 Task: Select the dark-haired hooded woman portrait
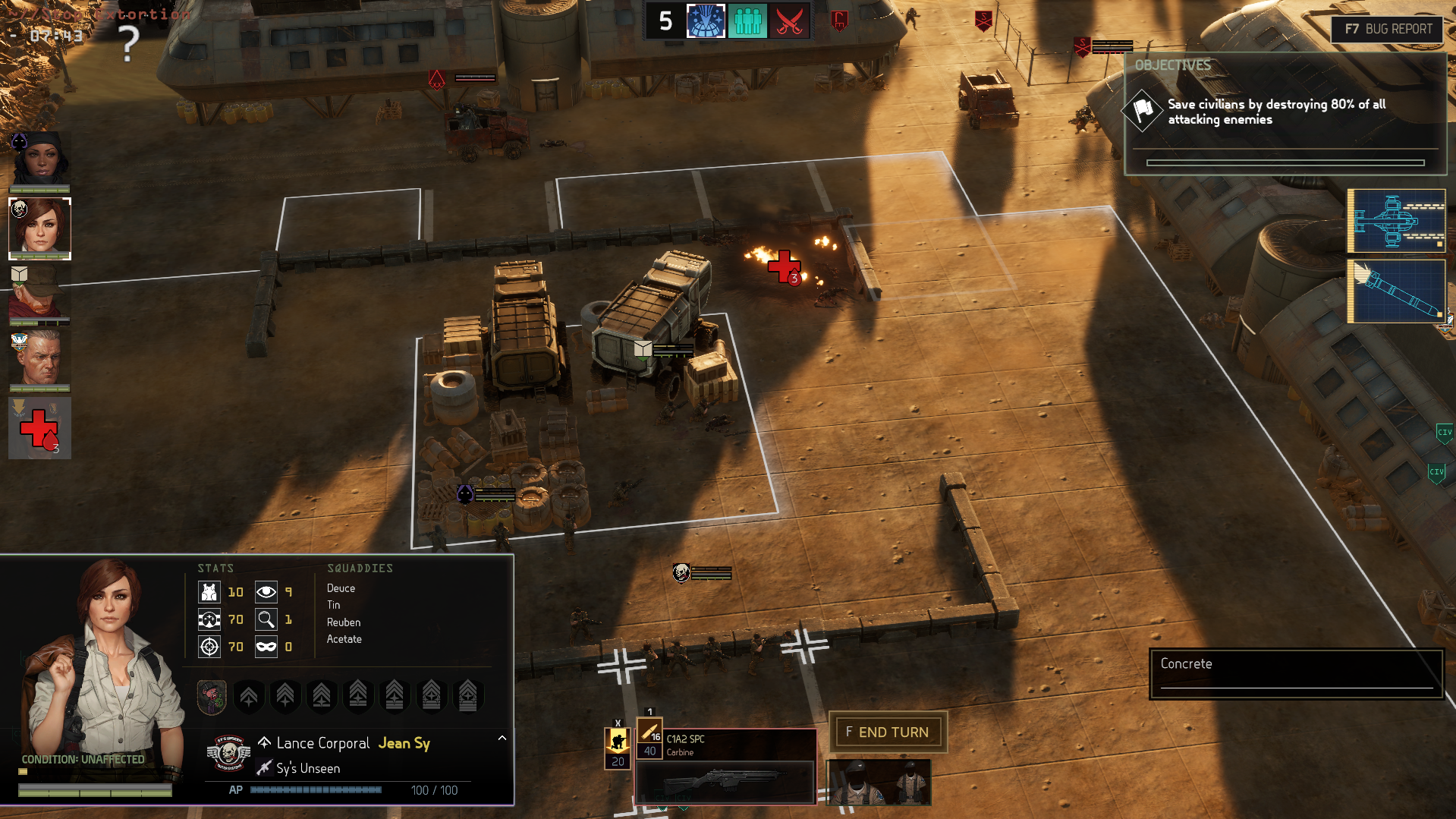(39, 159)
